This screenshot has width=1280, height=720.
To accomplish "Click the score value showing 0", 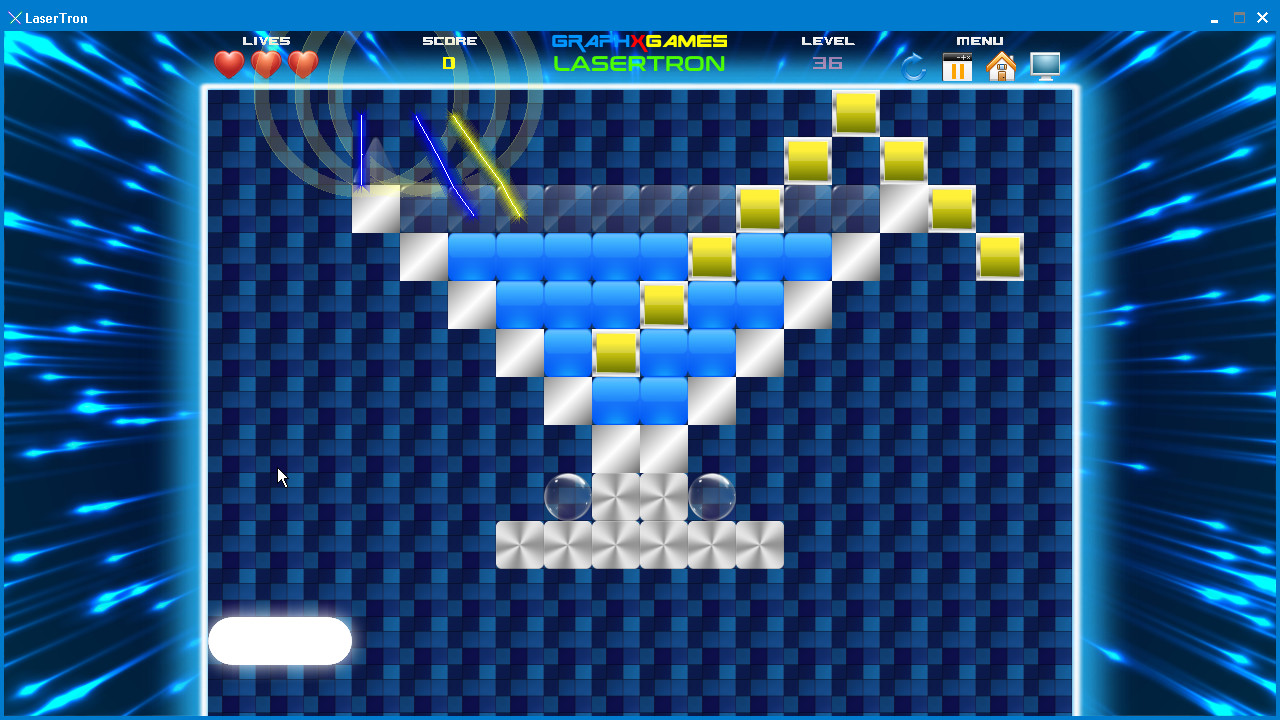I will tap(449, 62).
